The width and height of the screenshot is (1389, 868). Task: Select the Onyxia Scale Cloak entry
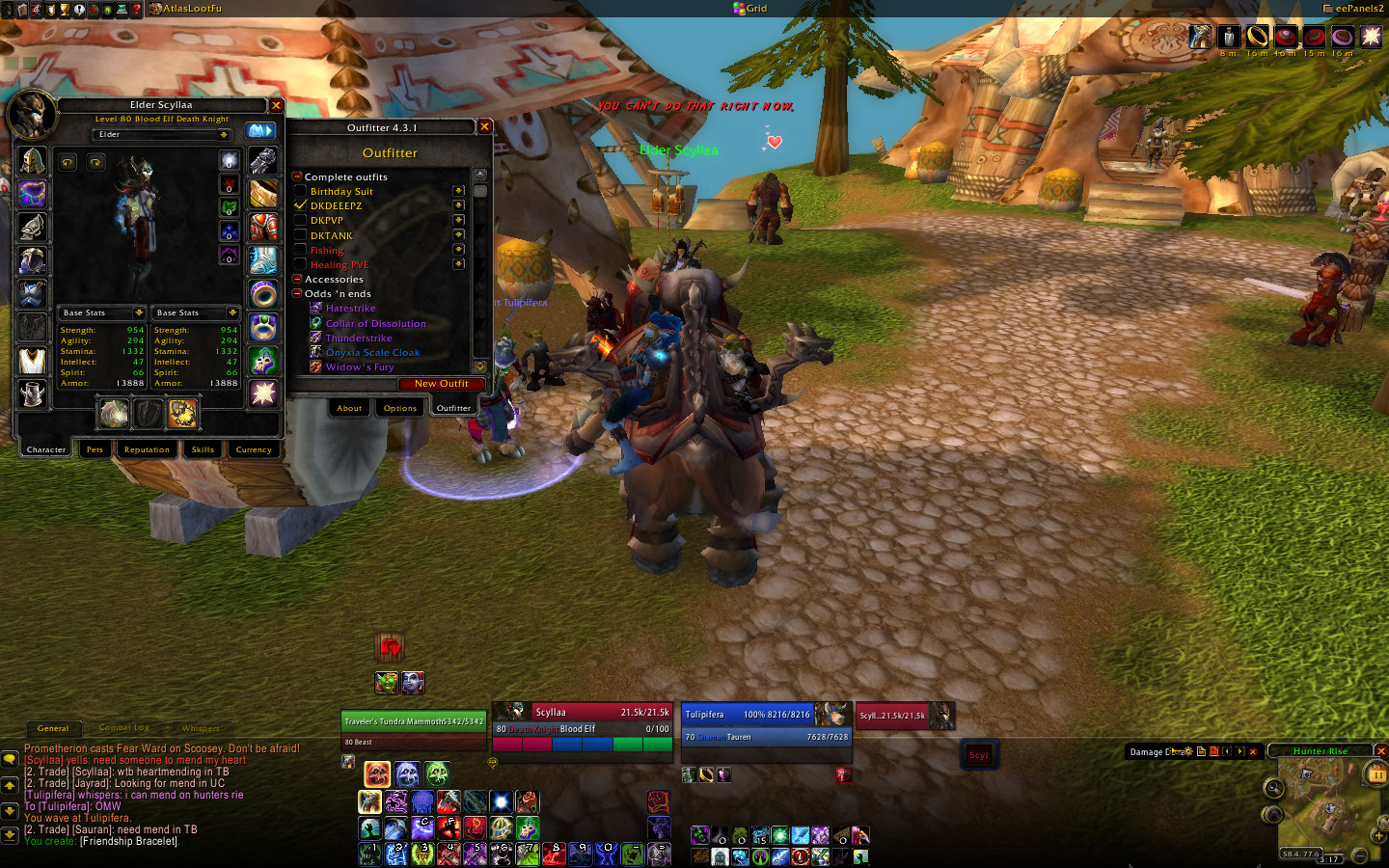point(372,353)
